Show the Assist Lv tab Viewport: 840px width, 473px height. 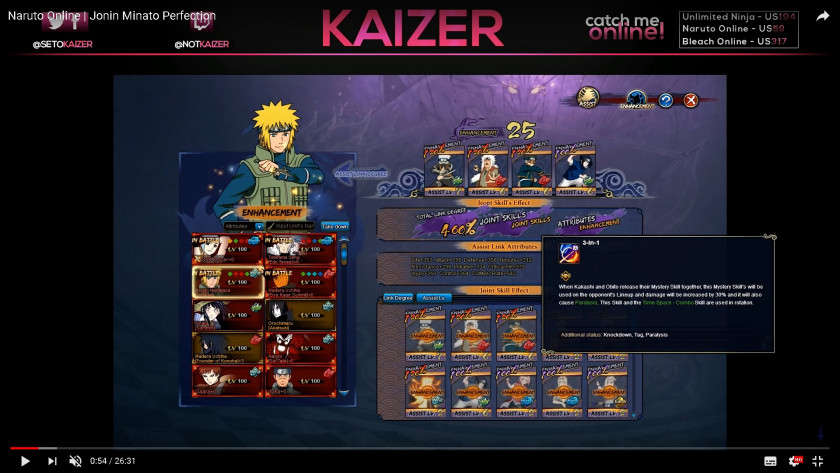433,298
